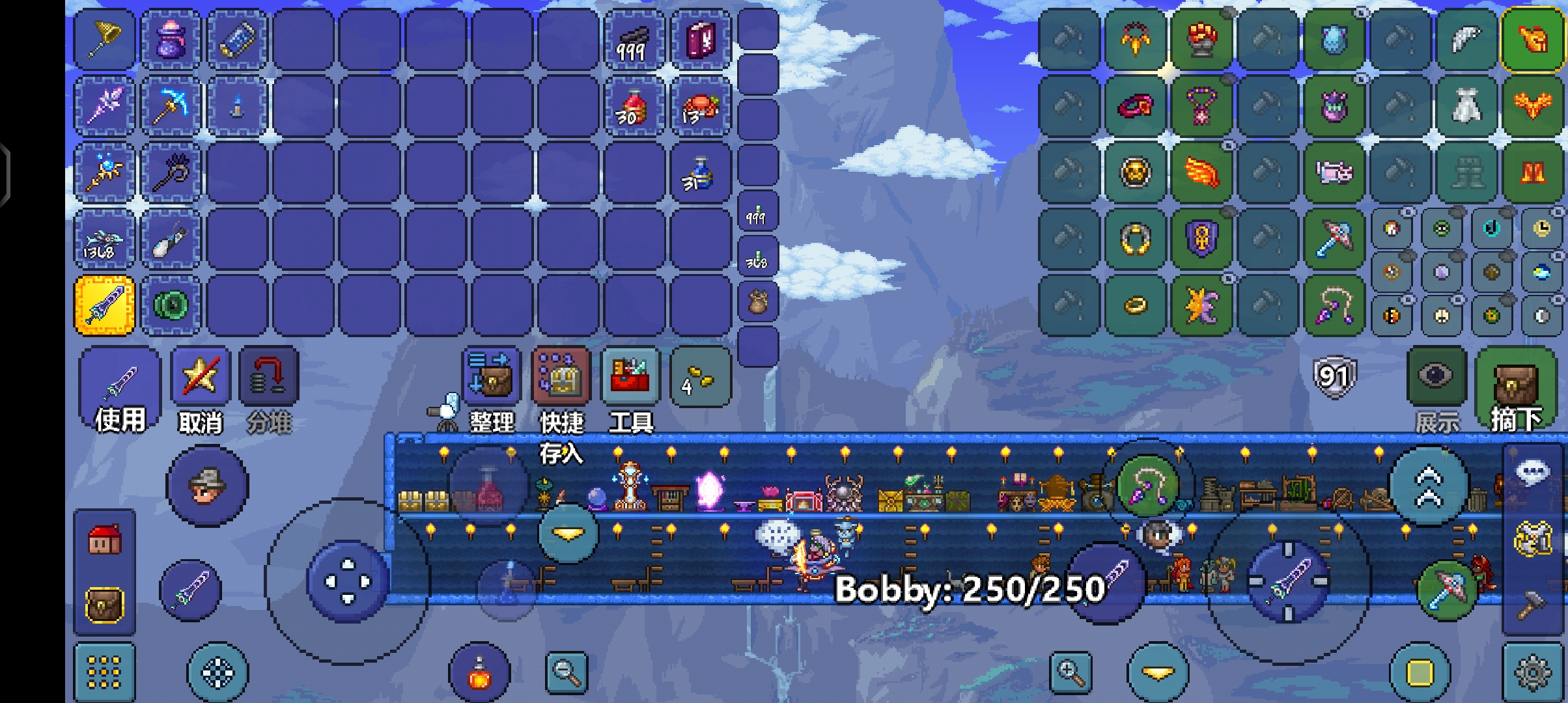
Task: Select the purple spell book slot
Action: click(701, 39)
